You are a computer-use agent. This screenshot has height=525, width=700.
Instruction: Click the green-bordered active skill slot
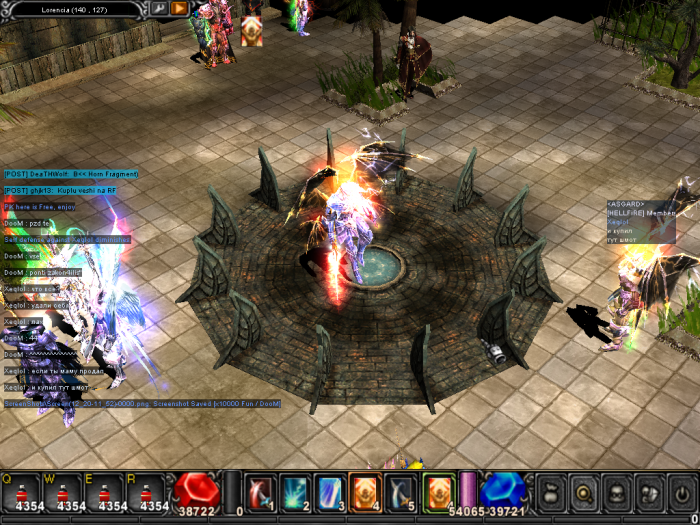[438, 492]
